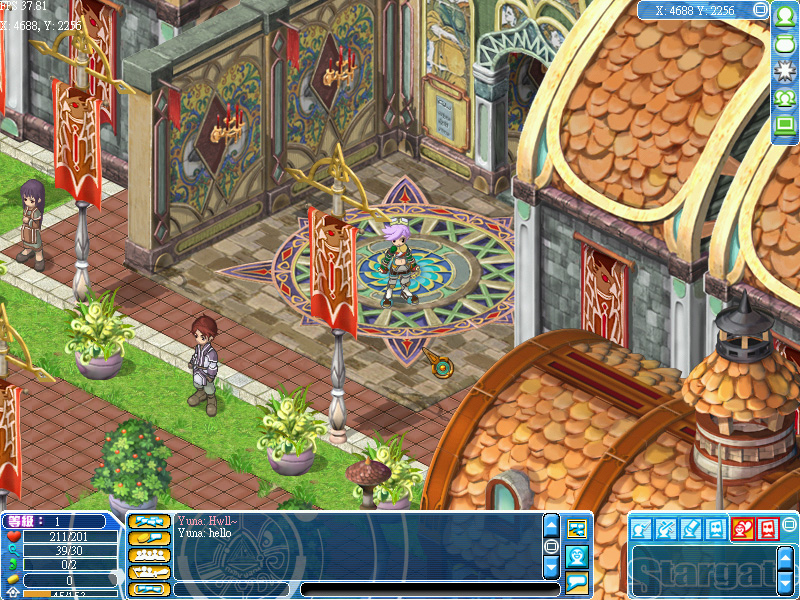This screenshot has height=600, width=800.
Task: Click the person portrait button beside chat
Action: [577, 555]
